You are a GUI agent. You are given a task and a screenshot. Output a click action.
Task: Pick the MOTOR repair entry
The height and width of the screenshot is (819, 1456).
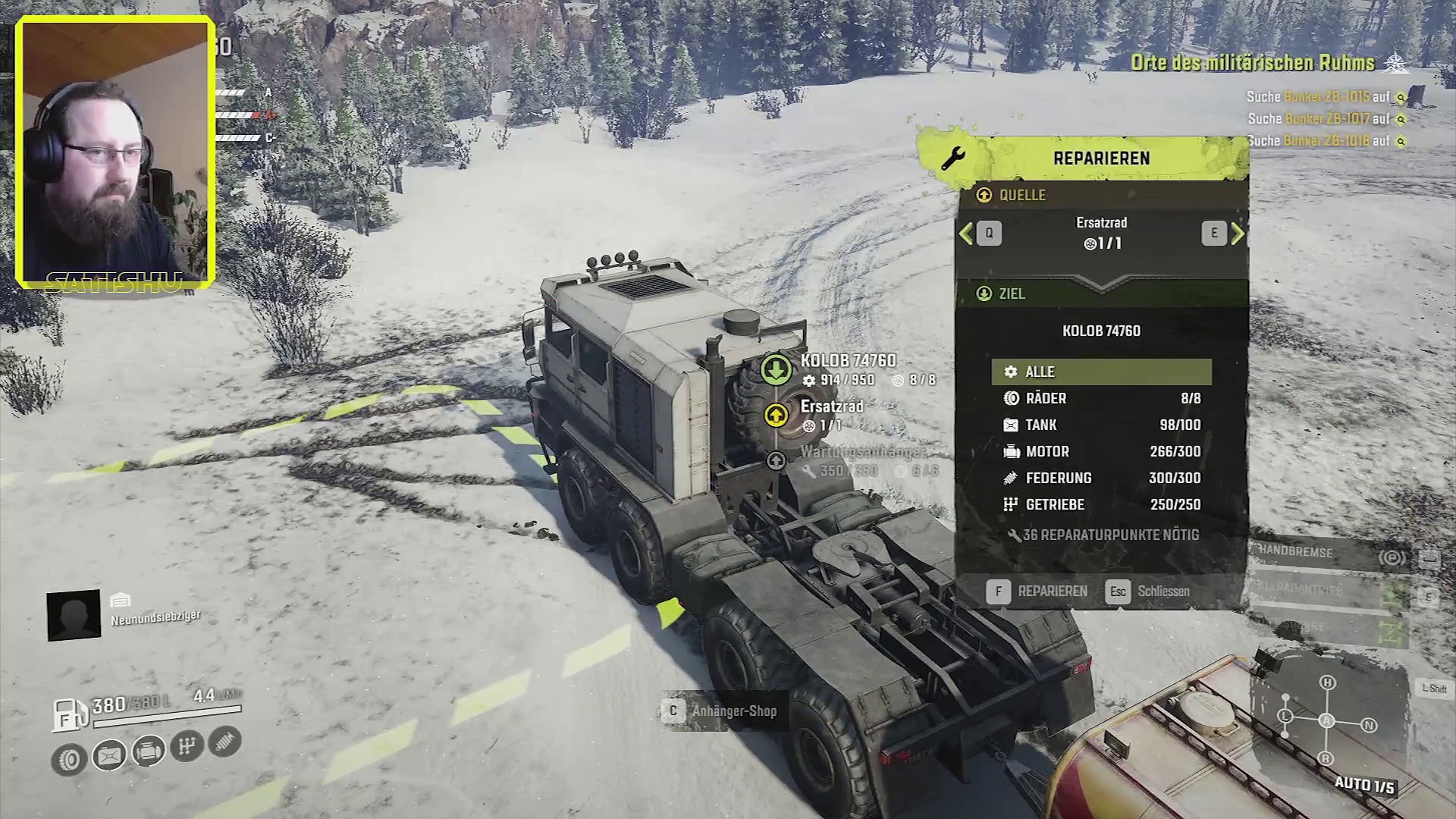(x=1101, y=451)
